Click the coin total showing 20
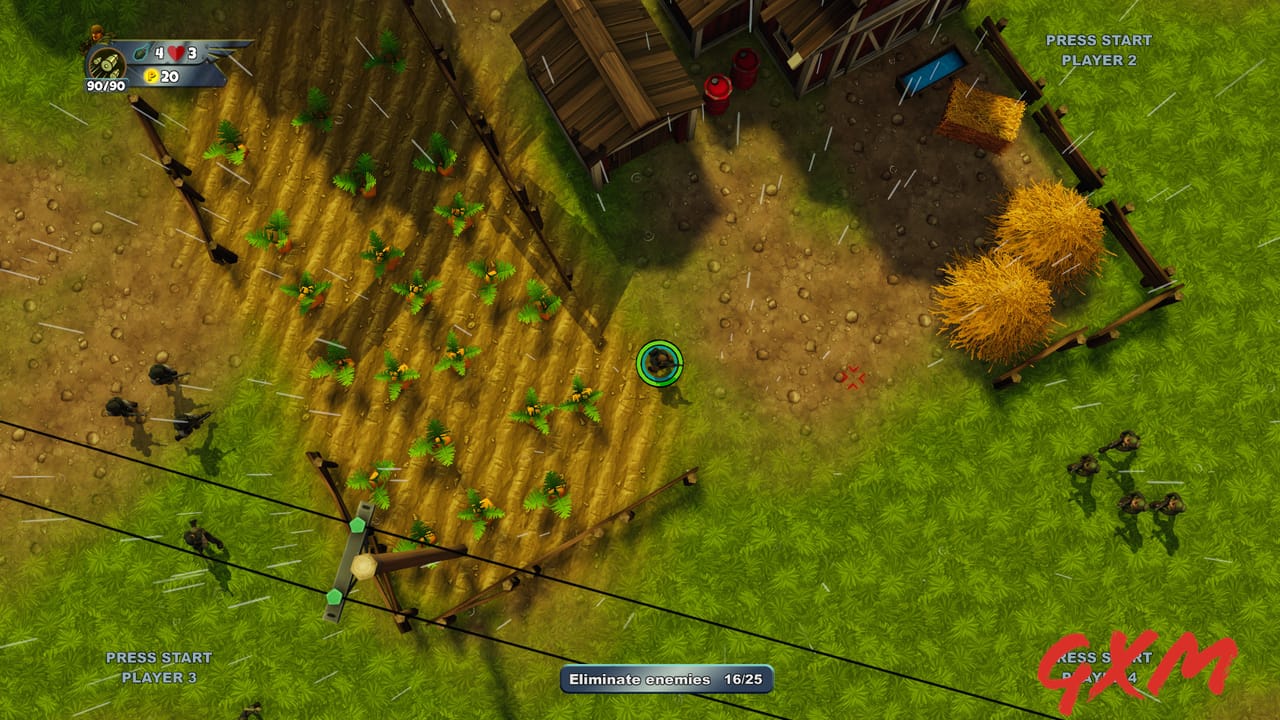 pos(168,75)
